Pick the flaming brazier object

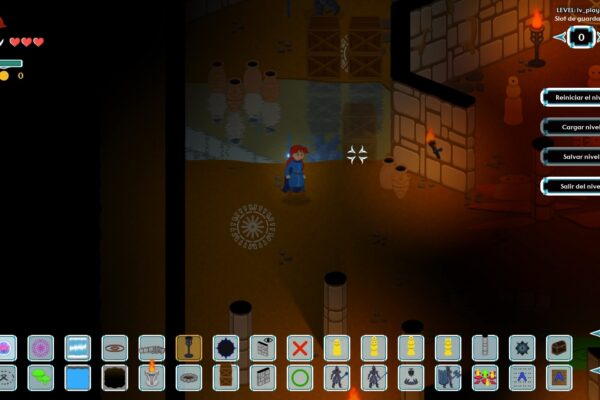pos(151,377)
